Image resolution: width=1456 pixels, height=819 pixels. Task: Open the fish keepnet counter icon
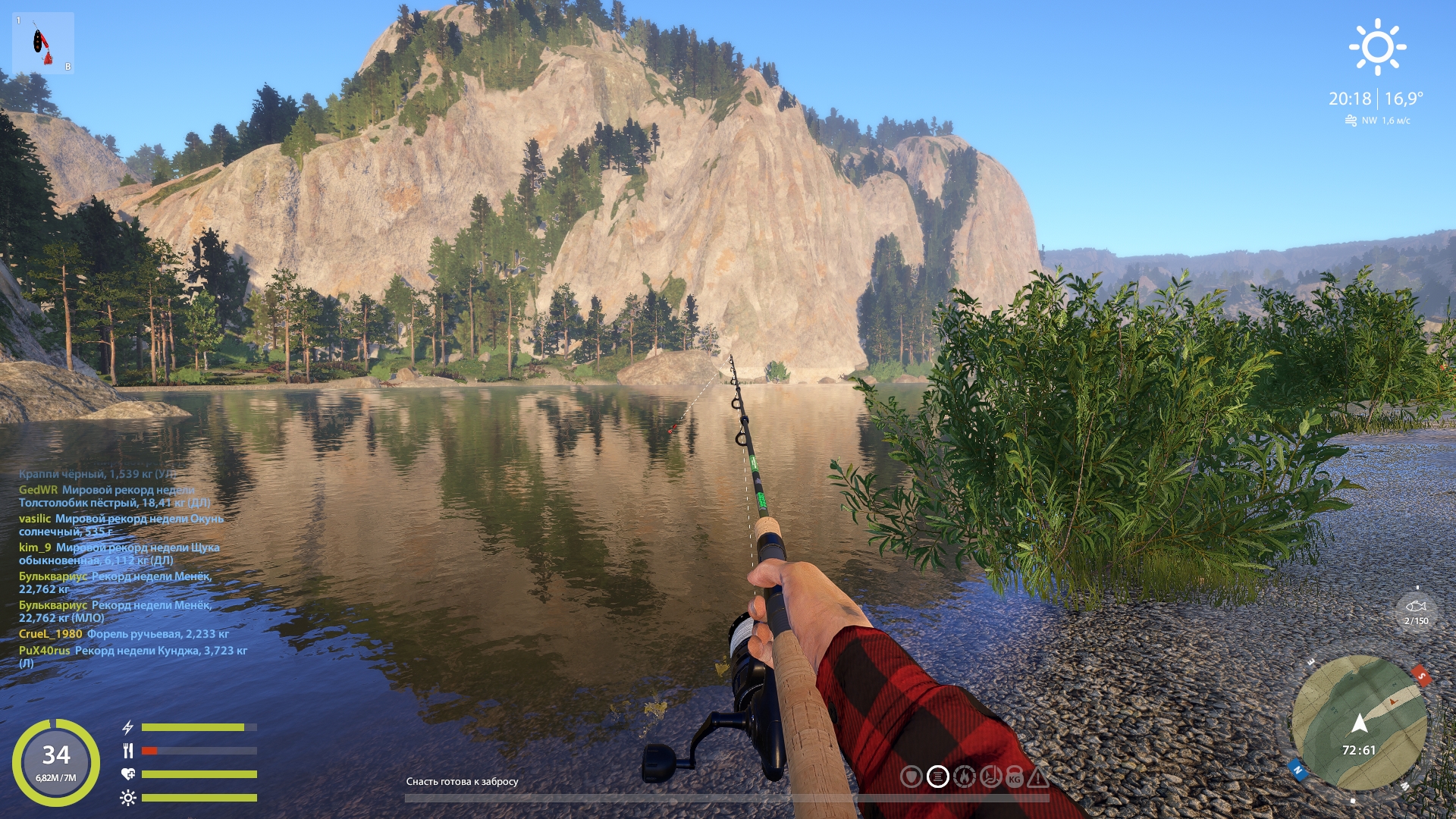click(x=1416, y=611)
